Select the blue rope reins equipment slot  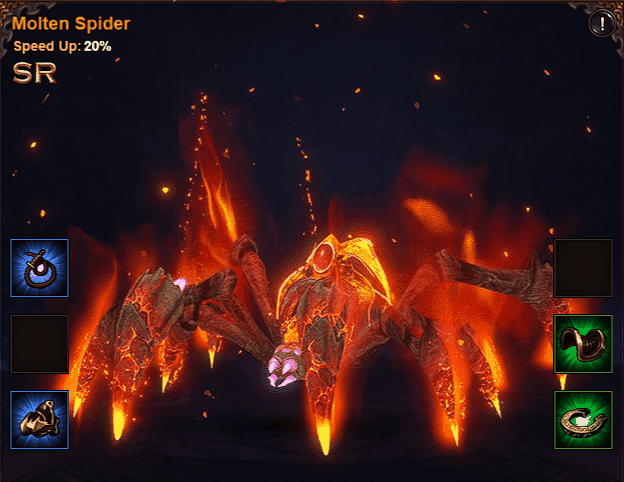(40, 268)
